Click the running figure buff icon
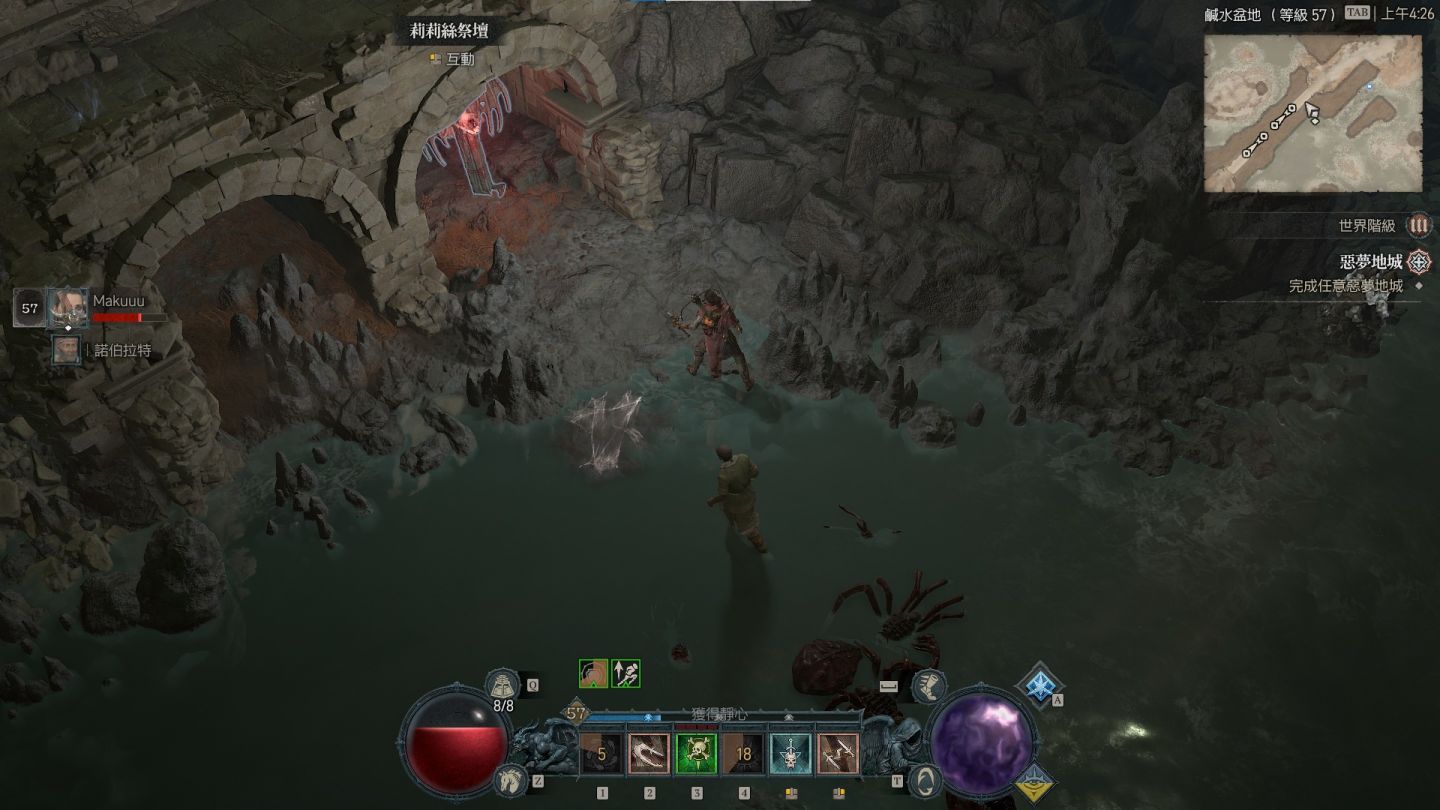Image resolution: width=1440 pixels, height=810 pixels. (626, 673)
